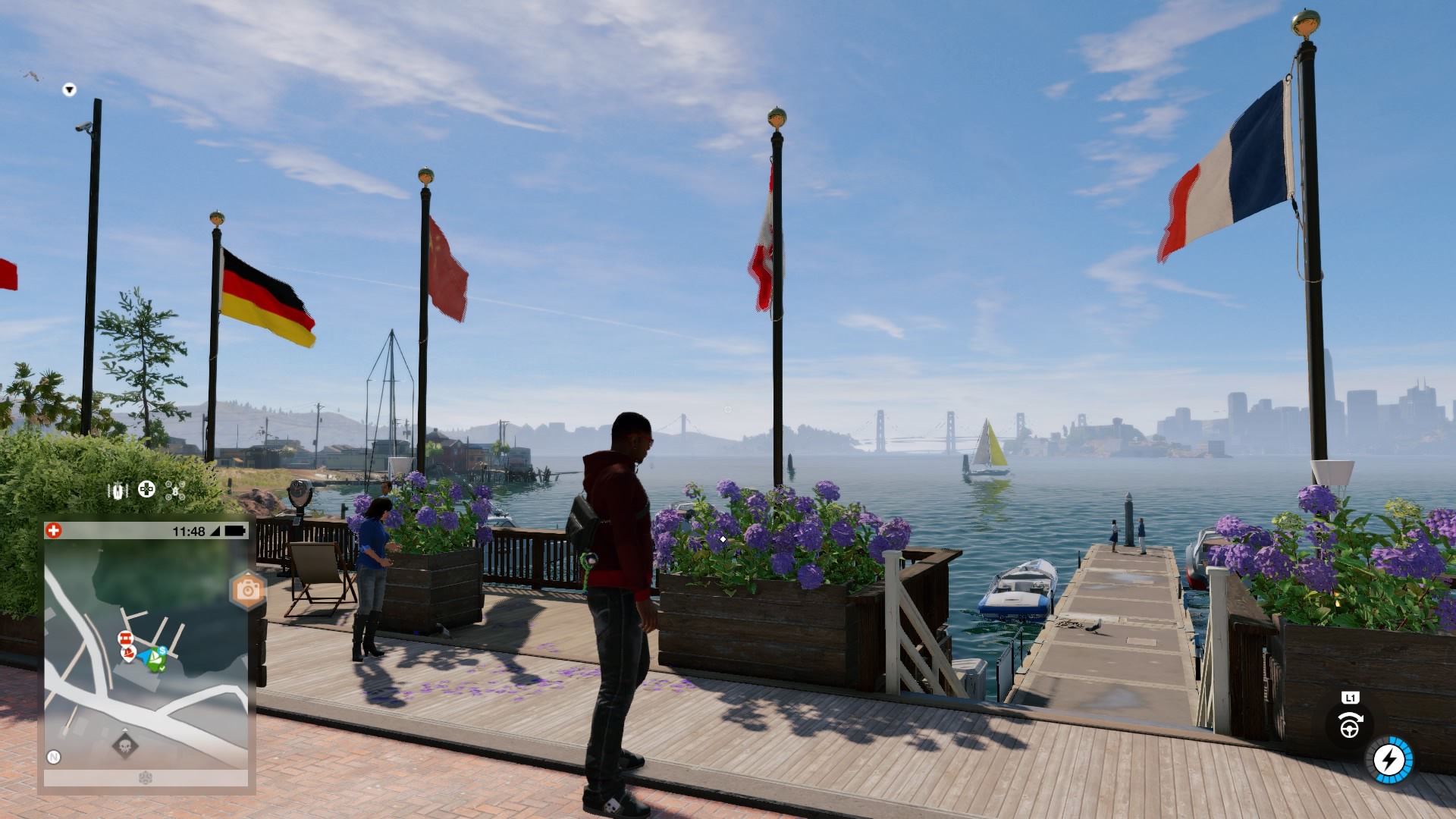Select the quadcopter drone icon above minimap
This screenshot has height=819, width=1456.
175,491
